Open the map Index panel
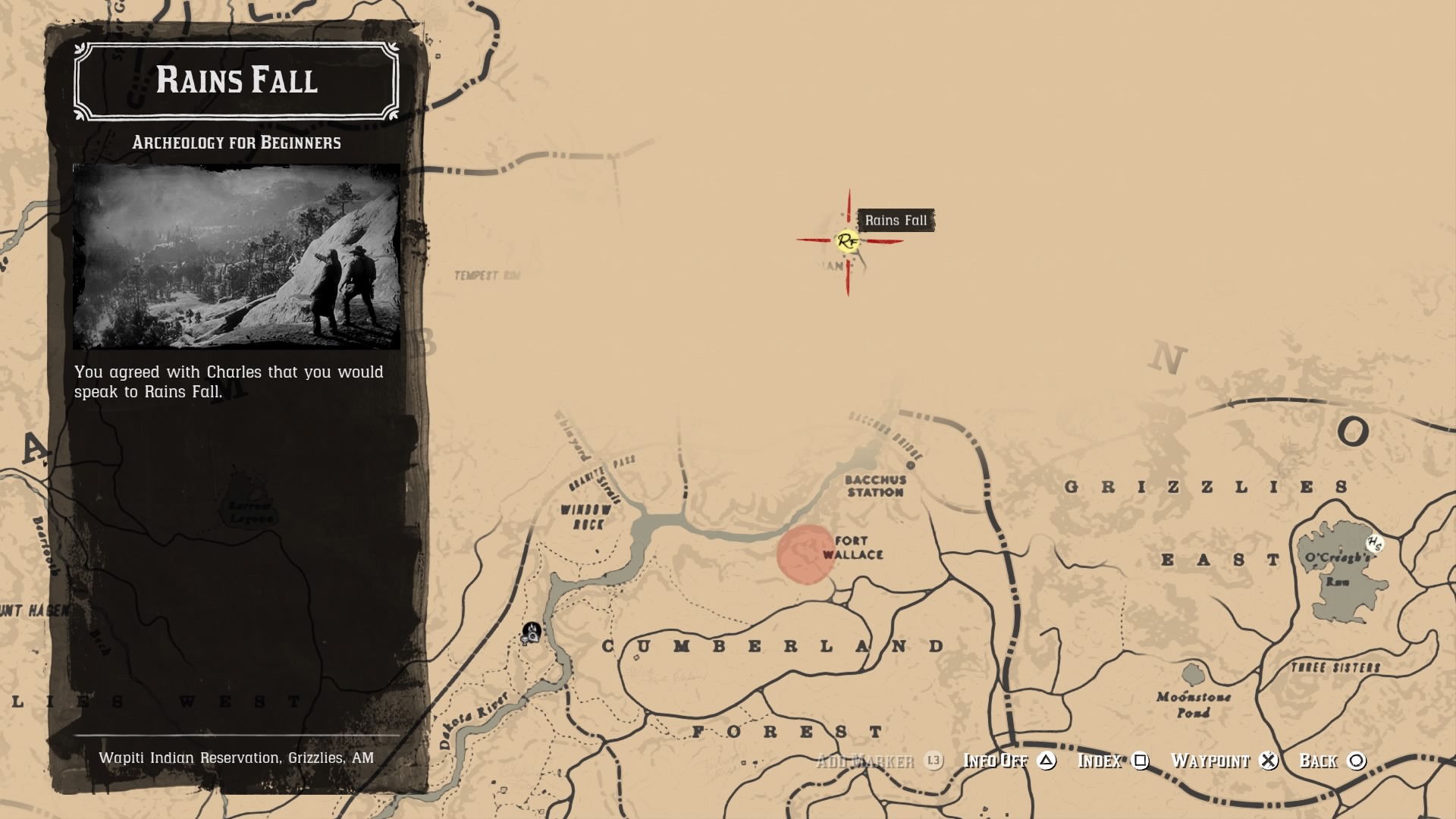 tap(1101, 760)
